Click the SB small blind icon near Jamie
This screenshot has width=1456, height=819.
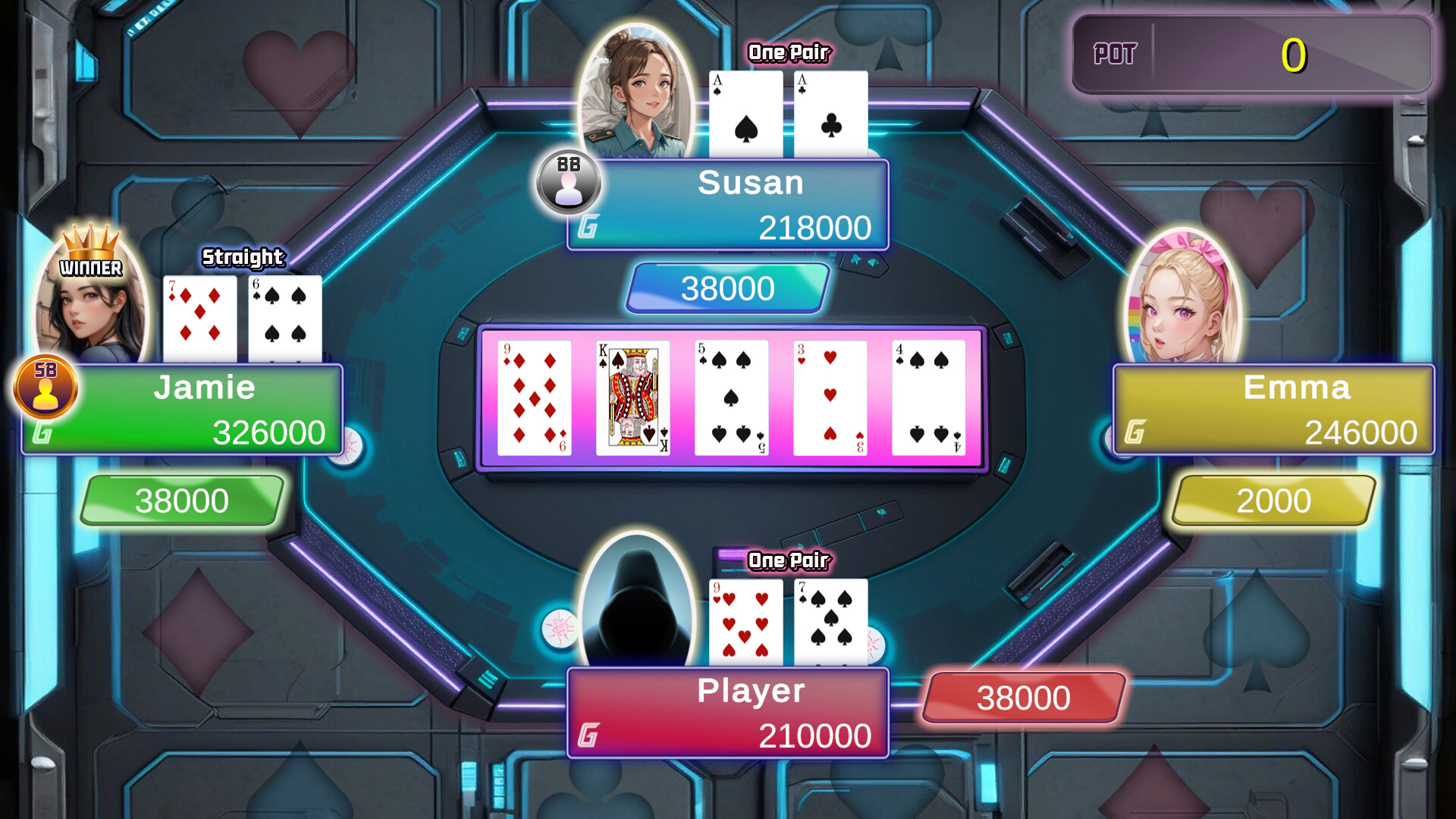click(45, 388)
